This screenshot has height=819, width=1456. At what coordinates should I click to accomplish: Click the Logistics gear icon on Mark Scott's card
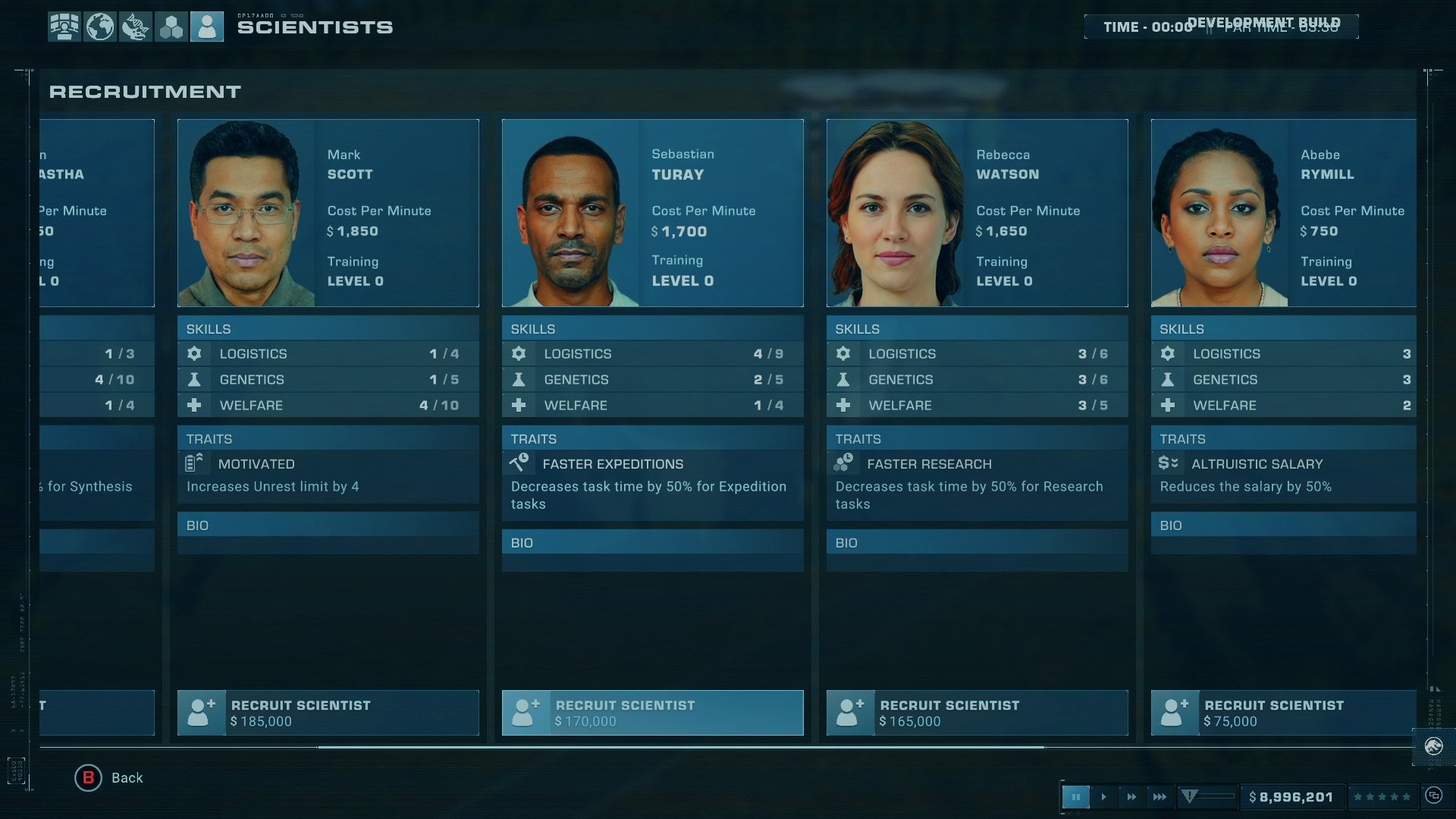click(194, 353)
